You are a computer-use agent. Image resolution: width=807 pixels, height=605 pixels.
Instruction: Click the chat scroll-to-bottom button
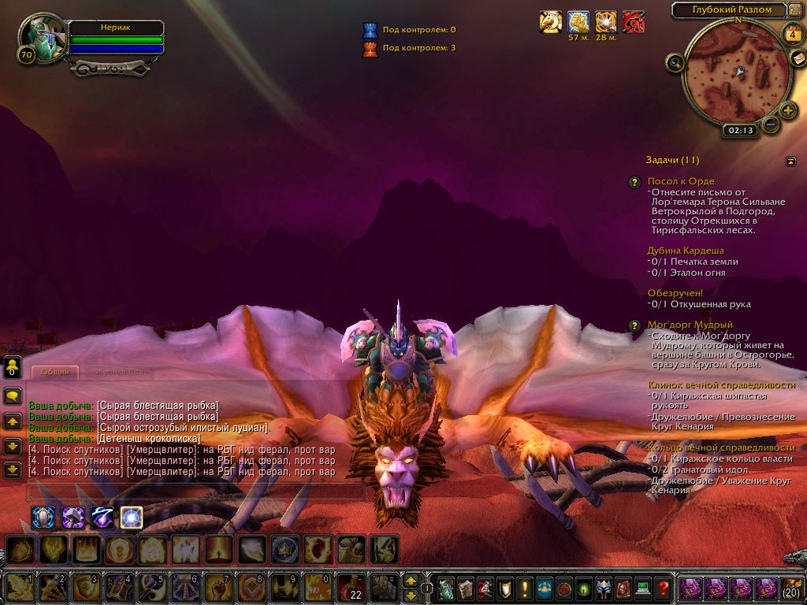12,469
